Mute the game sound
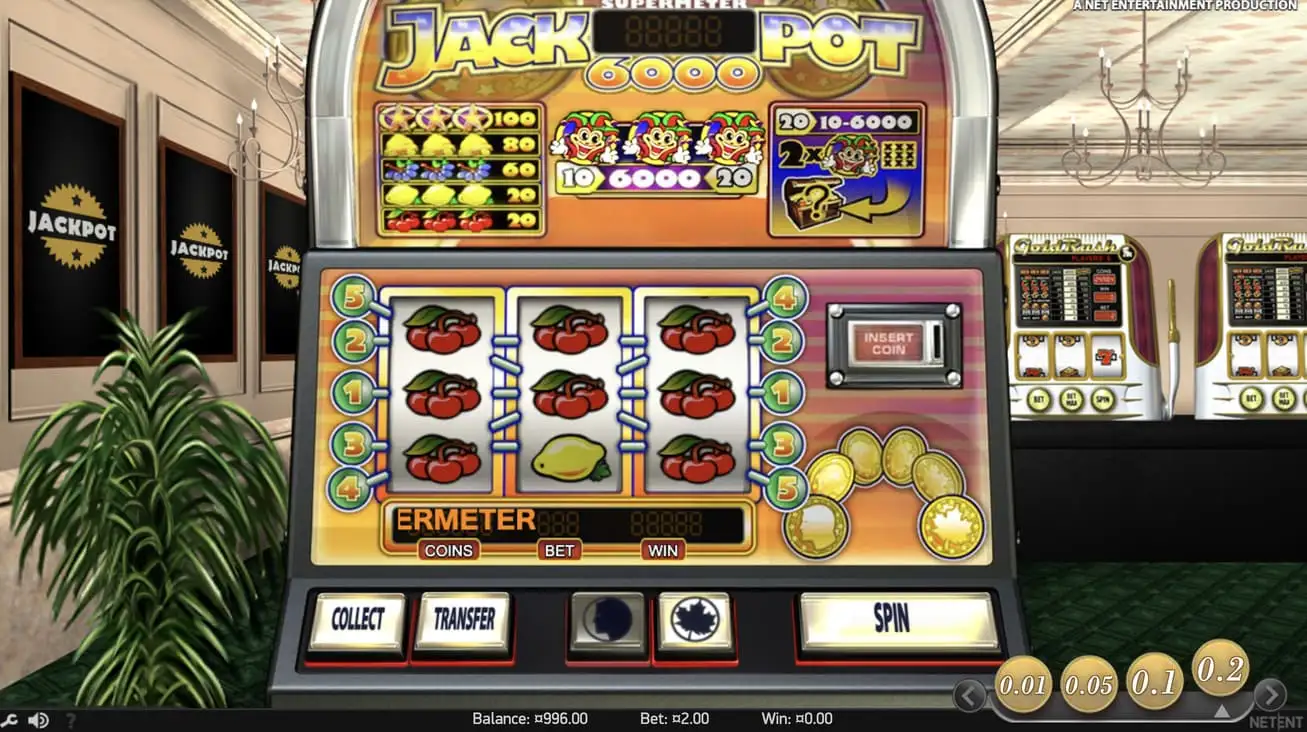This screenshot has width=1307, height=732. (37, 720)
